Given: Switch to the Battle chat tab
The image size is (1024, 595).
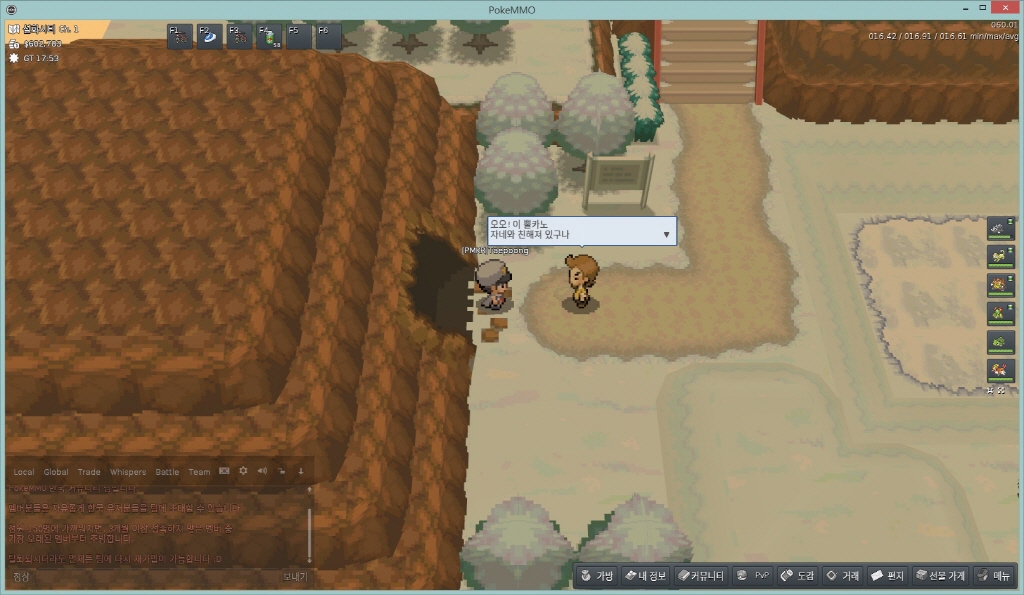Looking at the screenshot, I should click(167, 472).
